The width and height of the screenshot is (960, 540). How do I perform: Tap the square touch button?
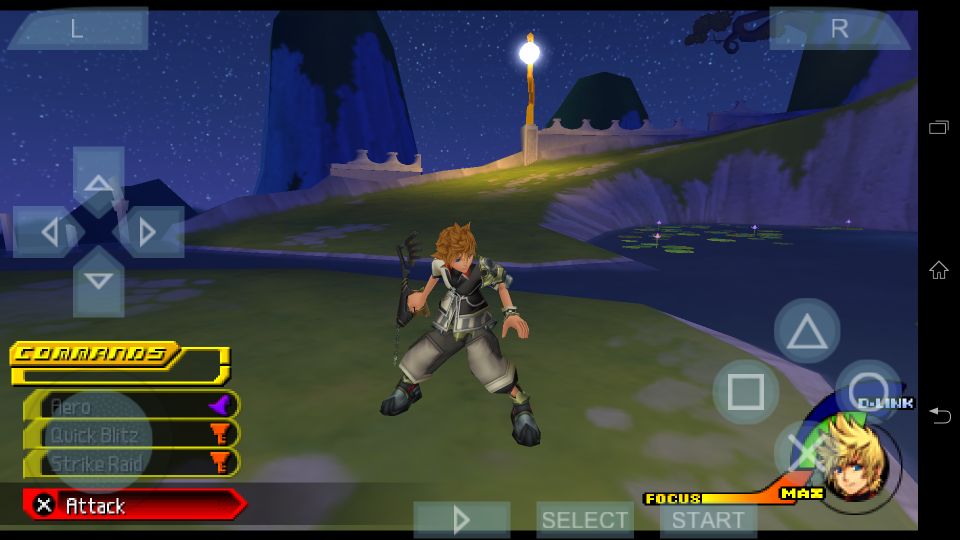[746, 391]
